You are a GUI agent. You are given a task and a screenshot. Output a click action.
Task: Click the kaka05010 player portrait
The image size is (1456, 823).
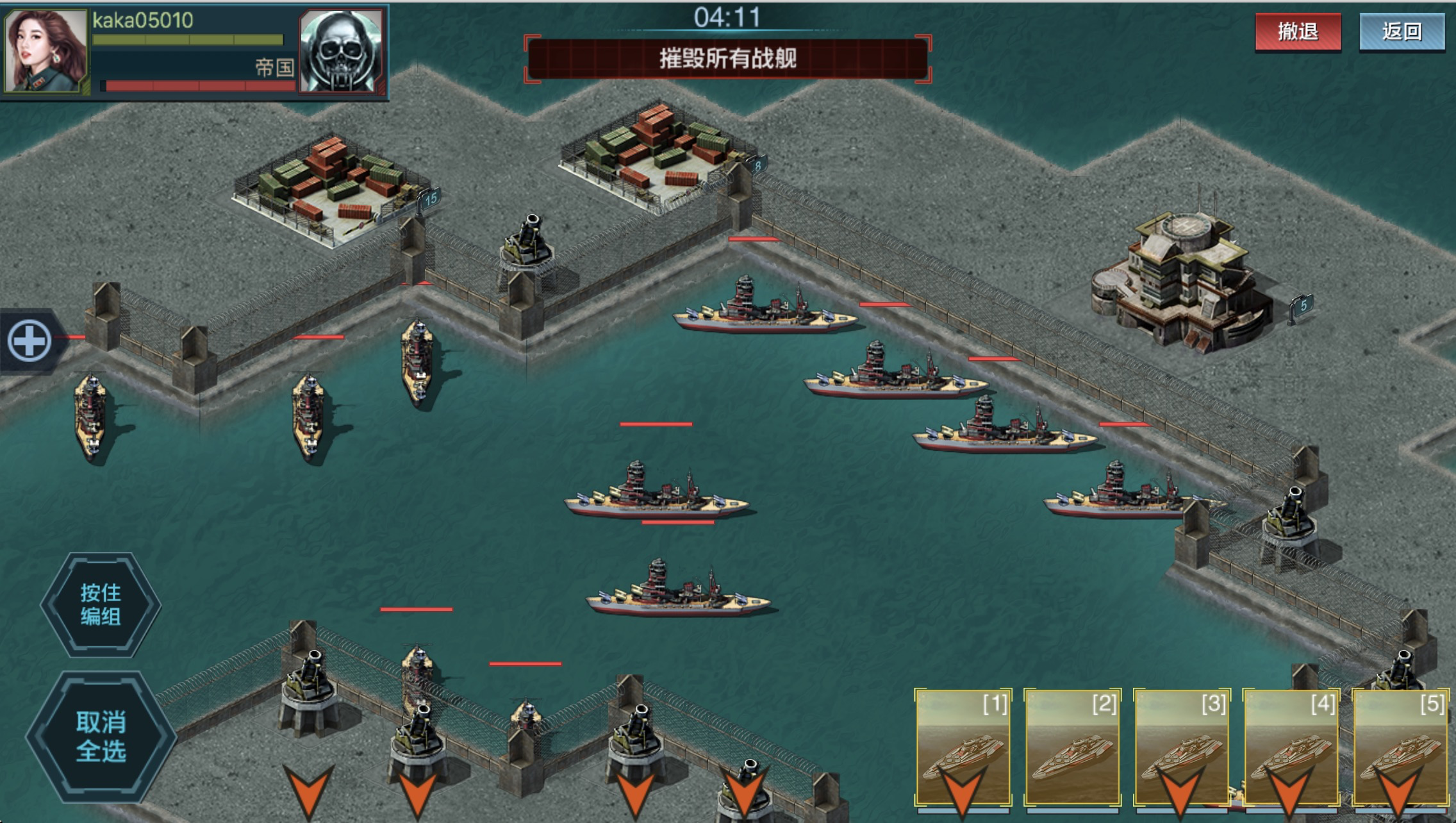tap(45, 50)
